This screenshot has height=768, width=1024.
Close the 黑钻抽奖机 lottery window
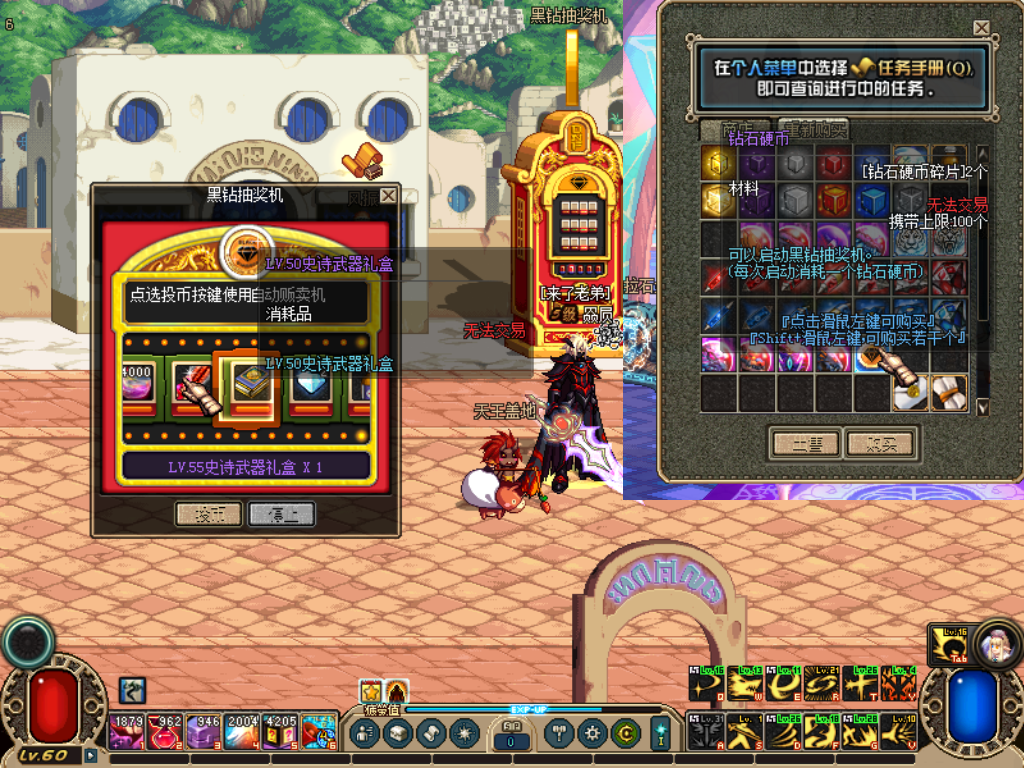click(388, 195)
